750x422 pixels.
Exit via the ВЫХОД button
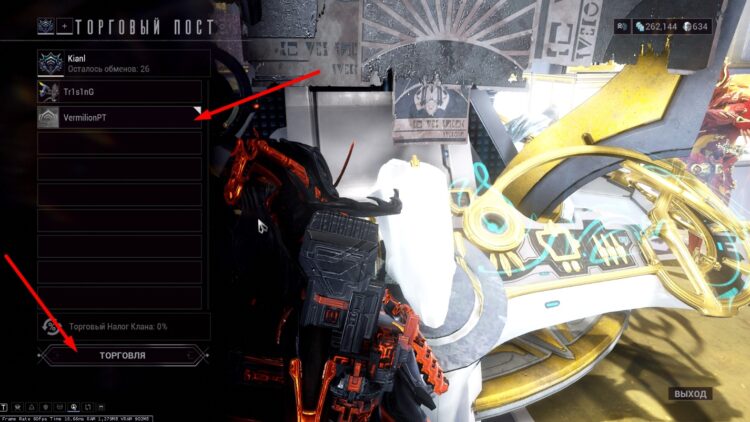coord(690,394)
